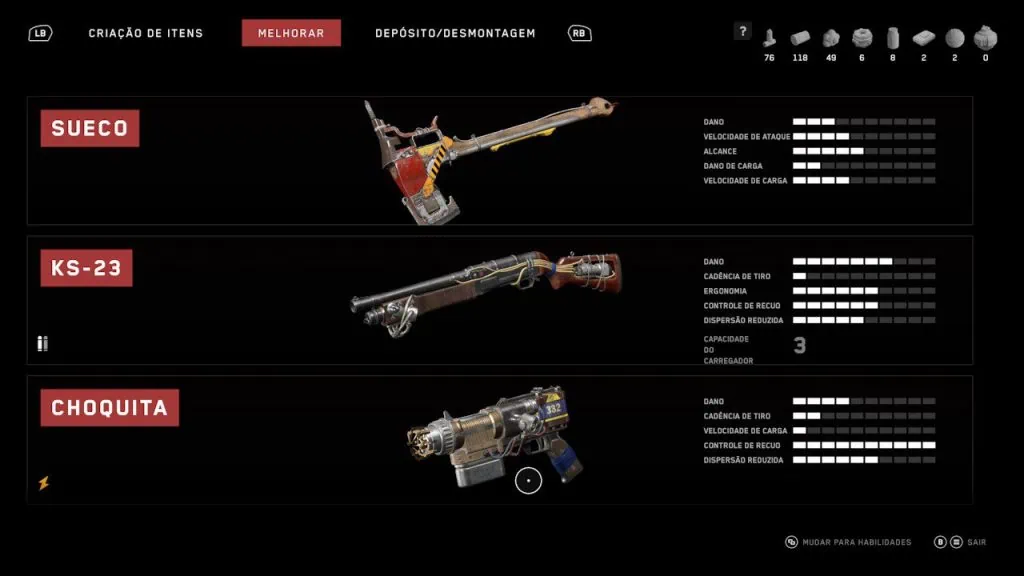Pick the Choquita electric pistol row
Image resolution: width=1024 pixels, height=576 pixels.
click(x=499, y=440)
